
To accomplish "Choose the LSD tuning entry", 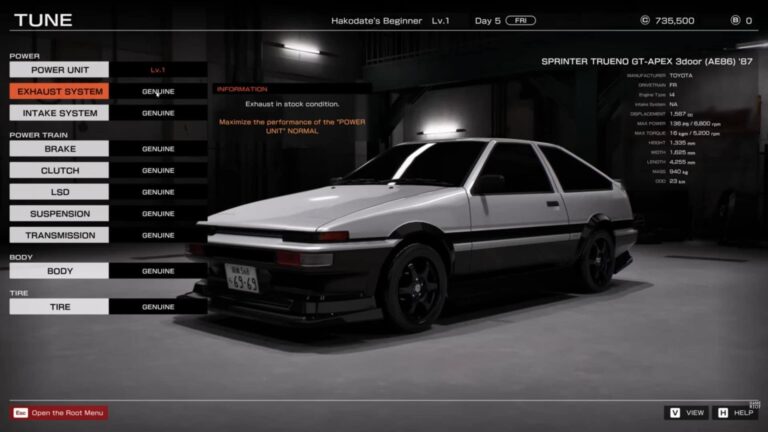I will (x=59, y=192).
